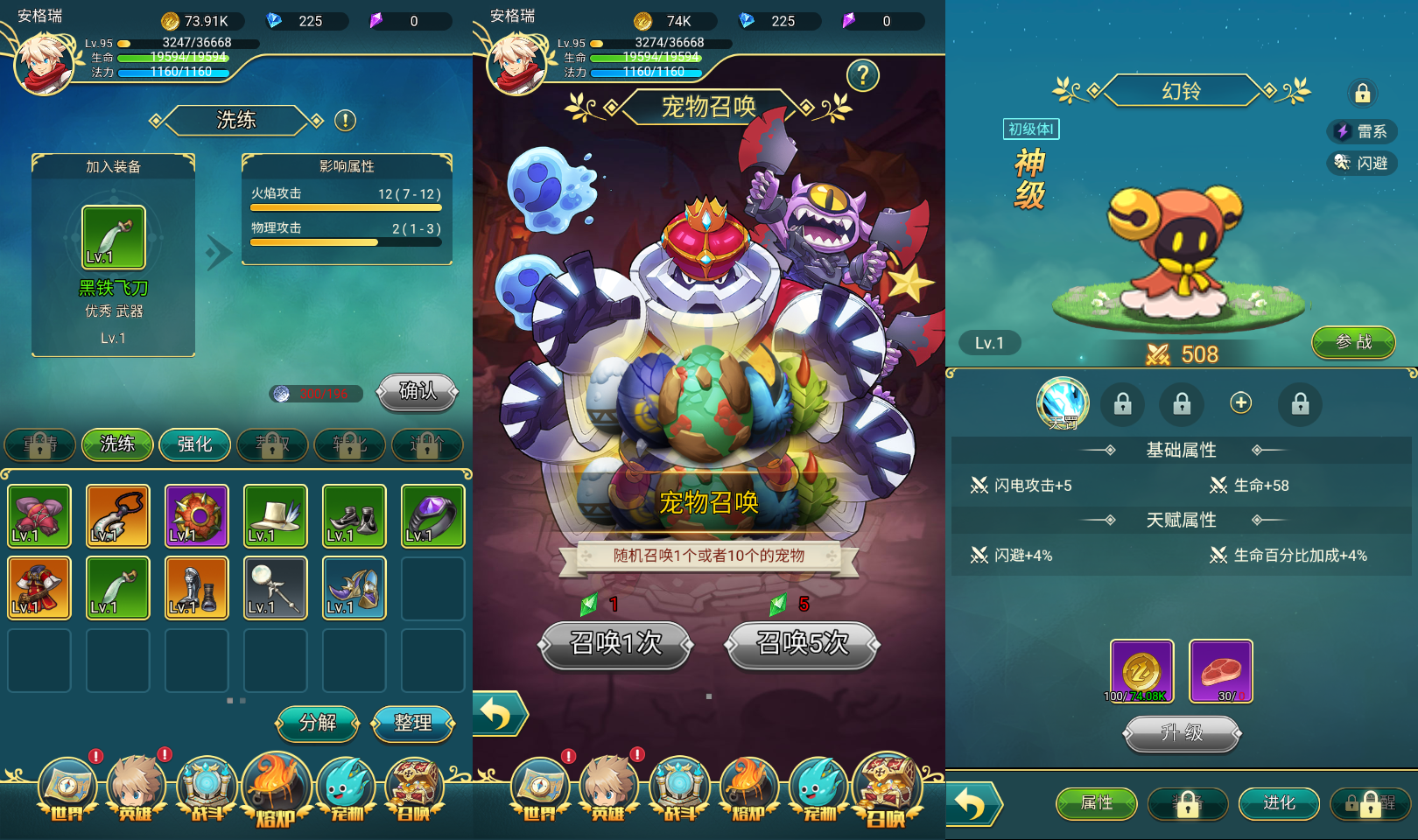Open the refinement info exclamation icon

pyautogui.click(x=345, y=121)
